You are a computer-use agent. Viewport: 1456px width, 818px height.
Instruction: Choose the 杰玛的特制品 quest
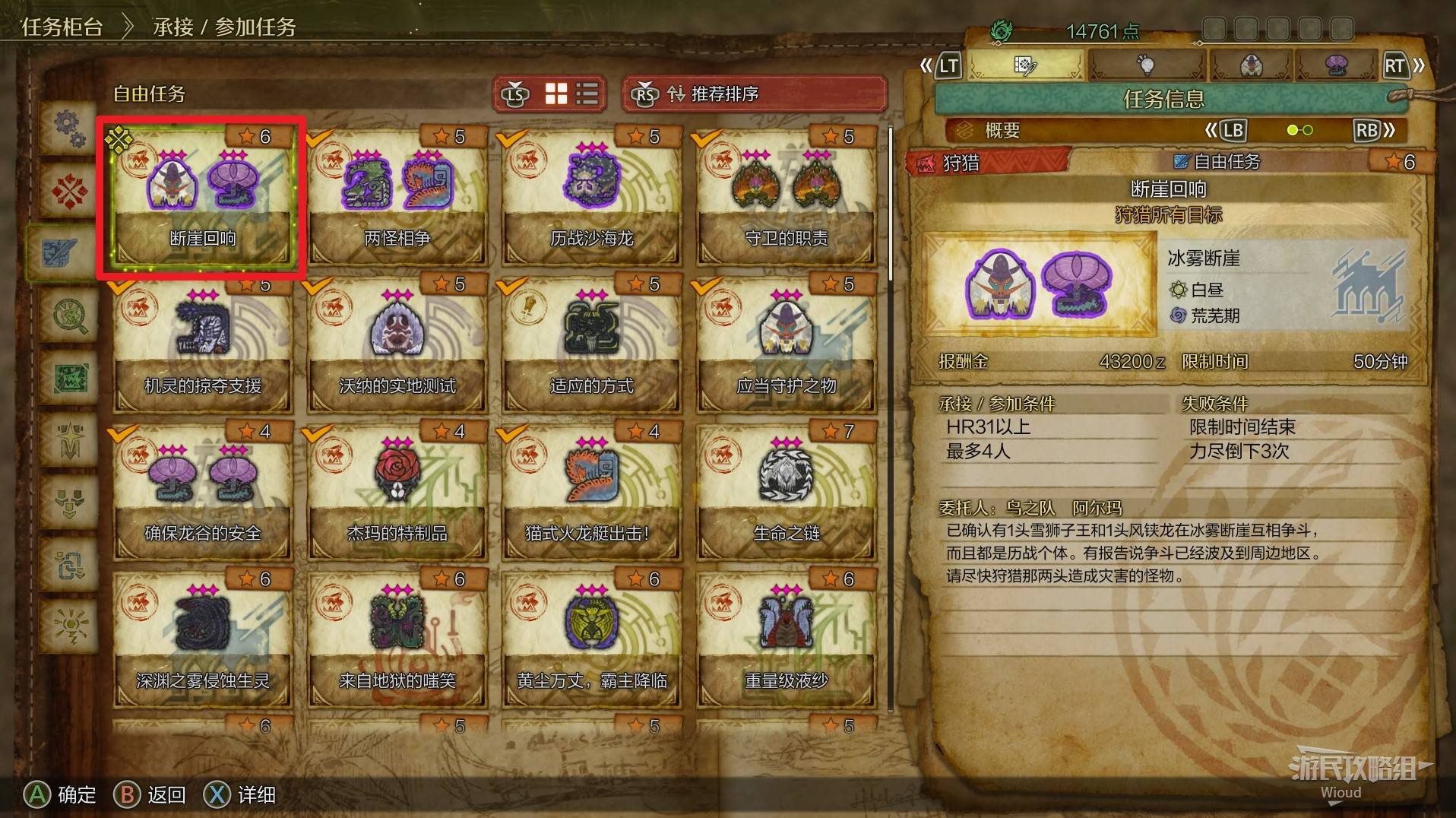pyautogui.click(x=397, y=493)
